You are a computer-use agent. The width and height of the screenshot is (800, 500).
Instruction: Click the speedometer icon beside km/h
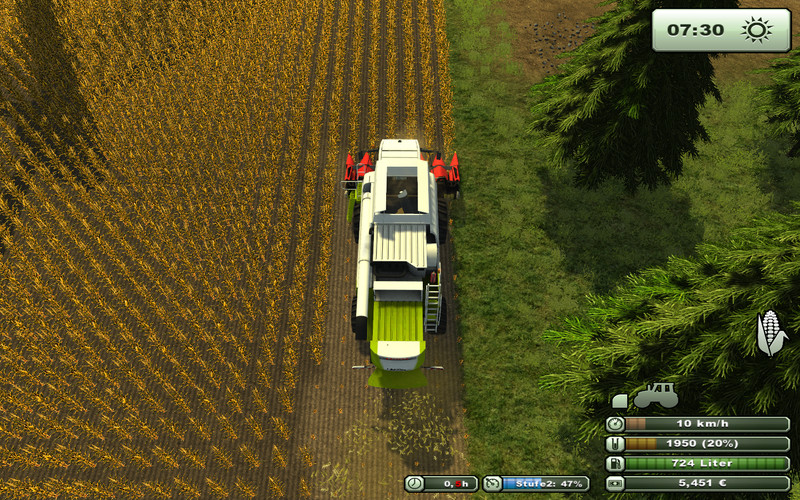pyautogui.click(x=615, y=424)
